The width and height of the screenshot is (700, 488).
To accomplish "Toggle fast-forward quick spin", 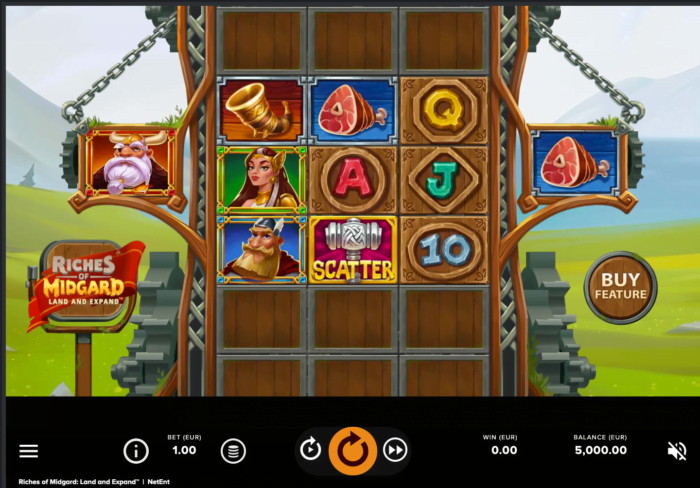I will (395, 450).
